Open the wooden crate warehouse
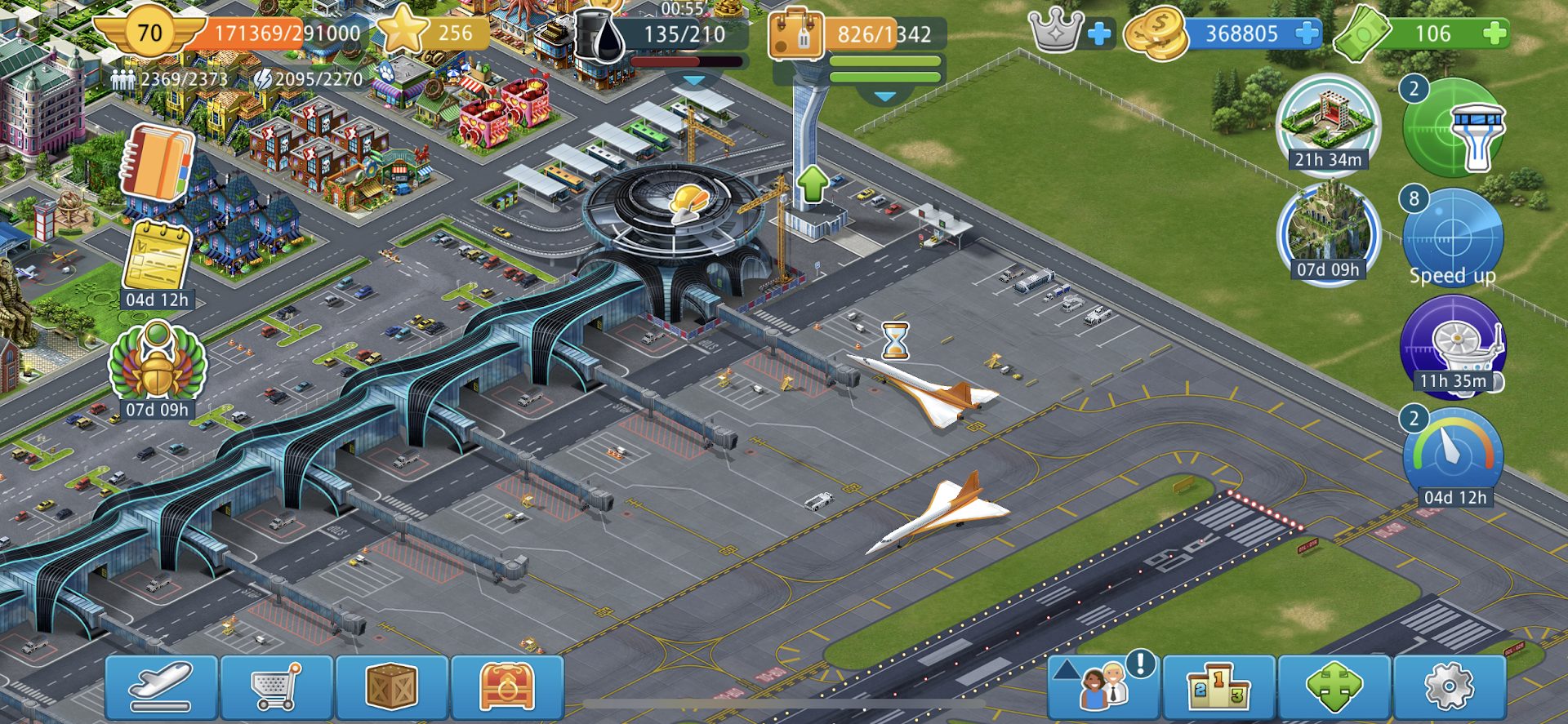The height and width of the screenshot is (724, 1568). [392, 686]
